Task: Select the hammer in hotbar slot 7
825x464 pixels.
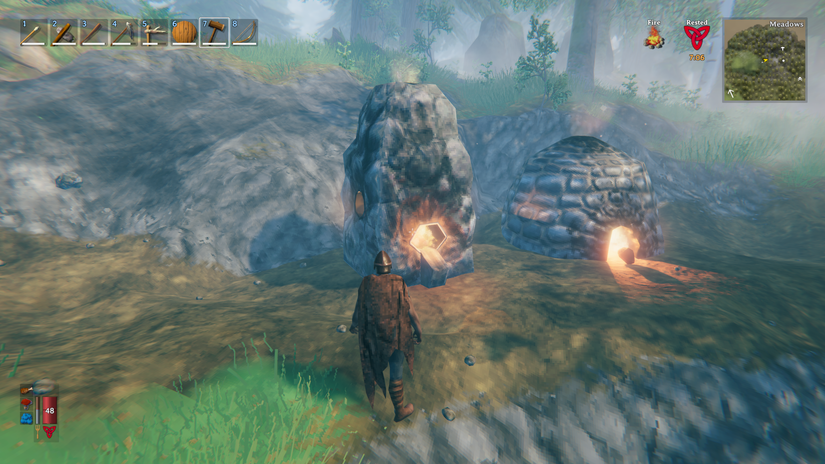Action: [x=214, y=33]
